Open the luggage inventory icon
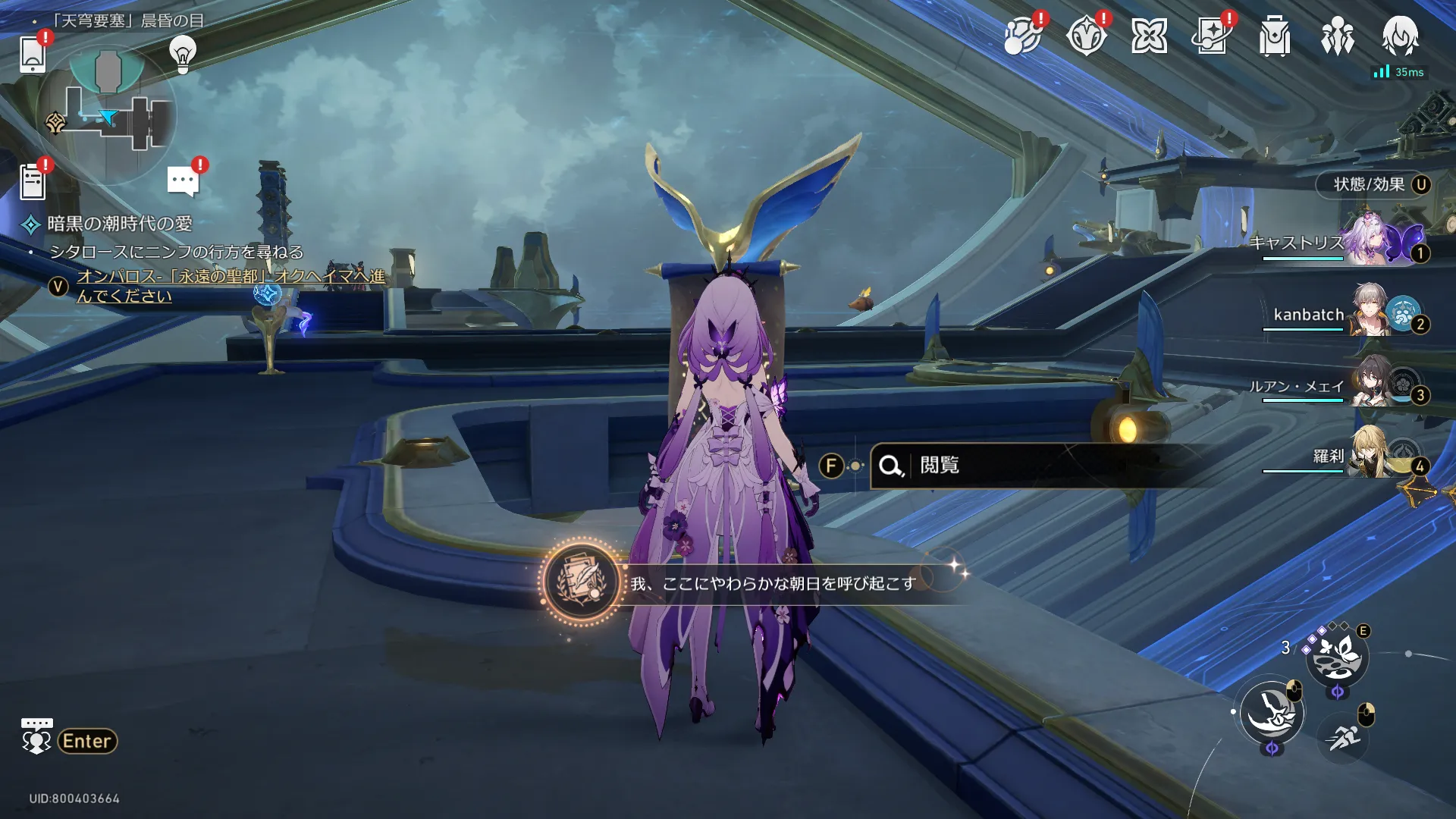This screenshot has width=1456, height=819. point(1275,36)
